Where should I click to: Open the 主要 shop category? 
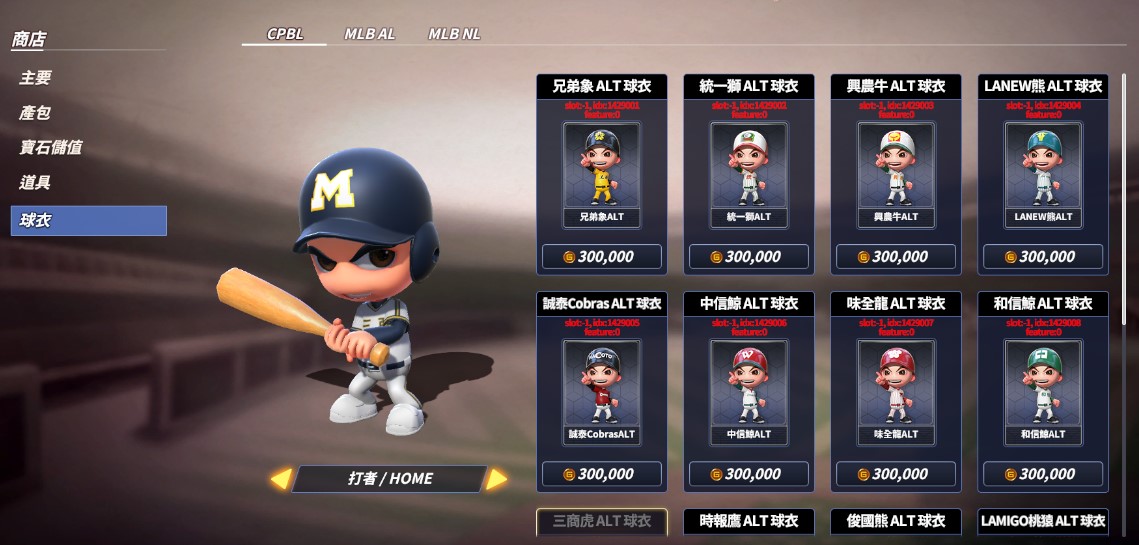click(36, 78)
